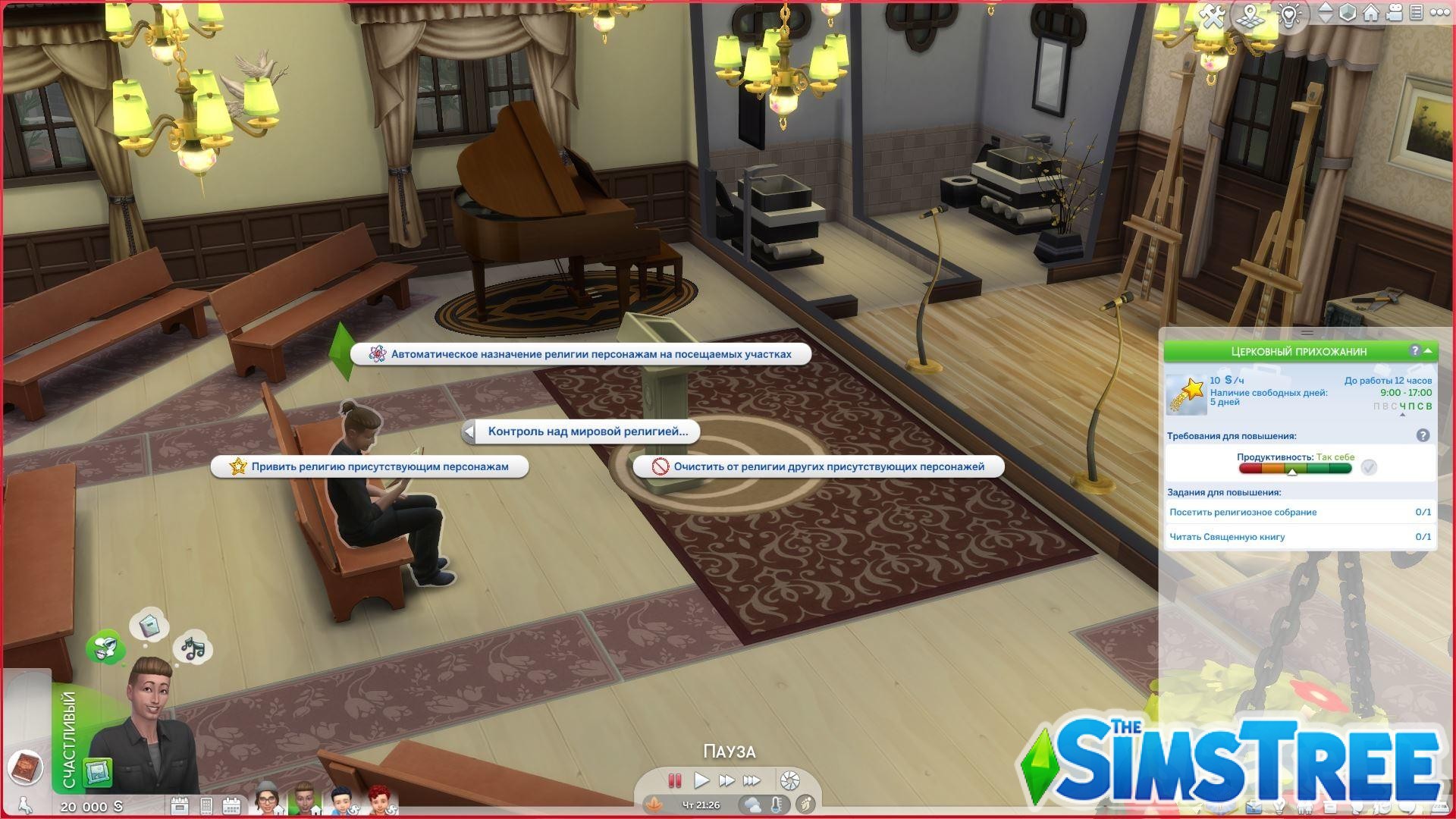Click the home icon in the top toolbar
Screen dimensions: 1456x819
point(1371,13)
